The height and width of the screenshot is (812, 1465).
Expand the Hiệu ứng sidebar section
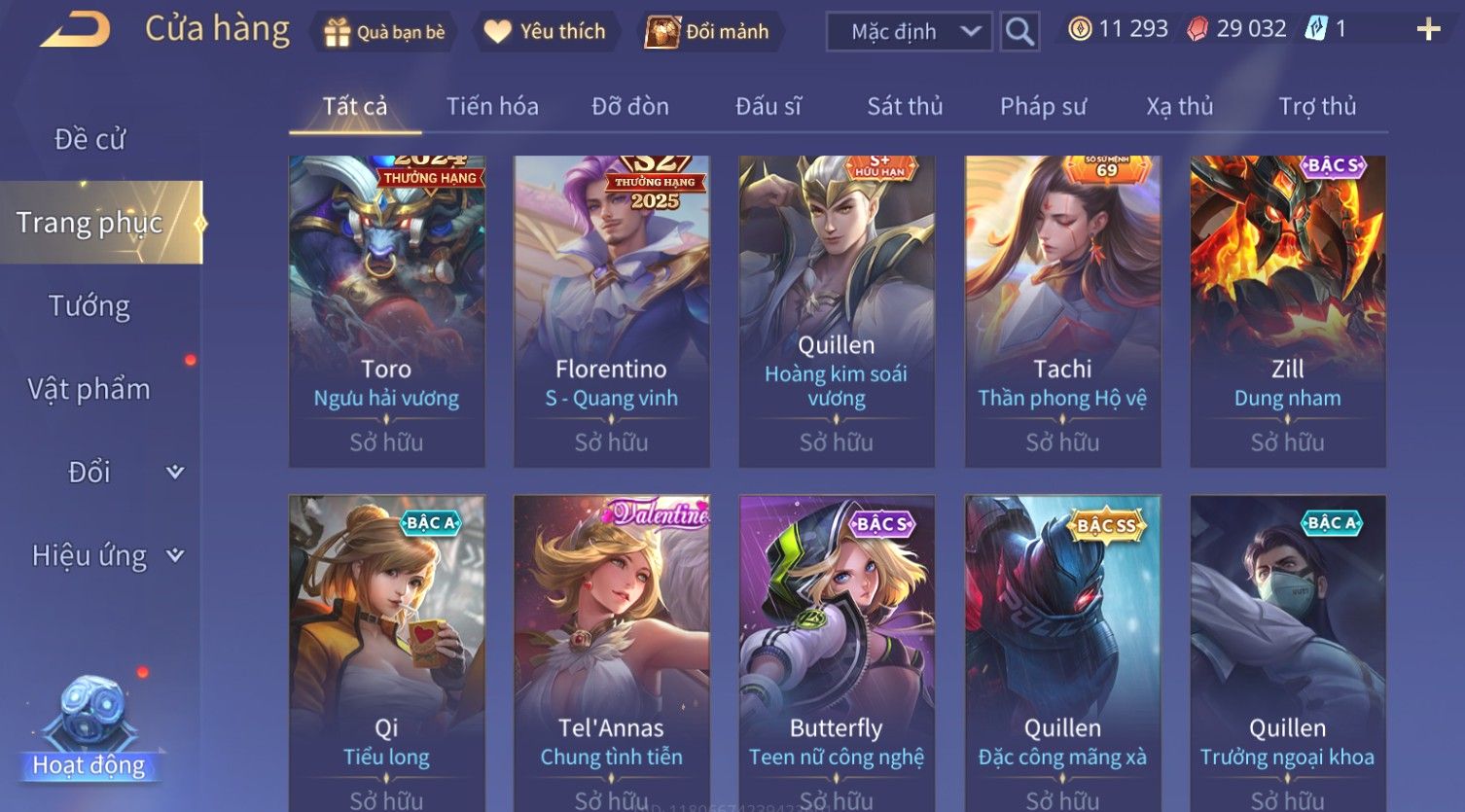point(107,555)
